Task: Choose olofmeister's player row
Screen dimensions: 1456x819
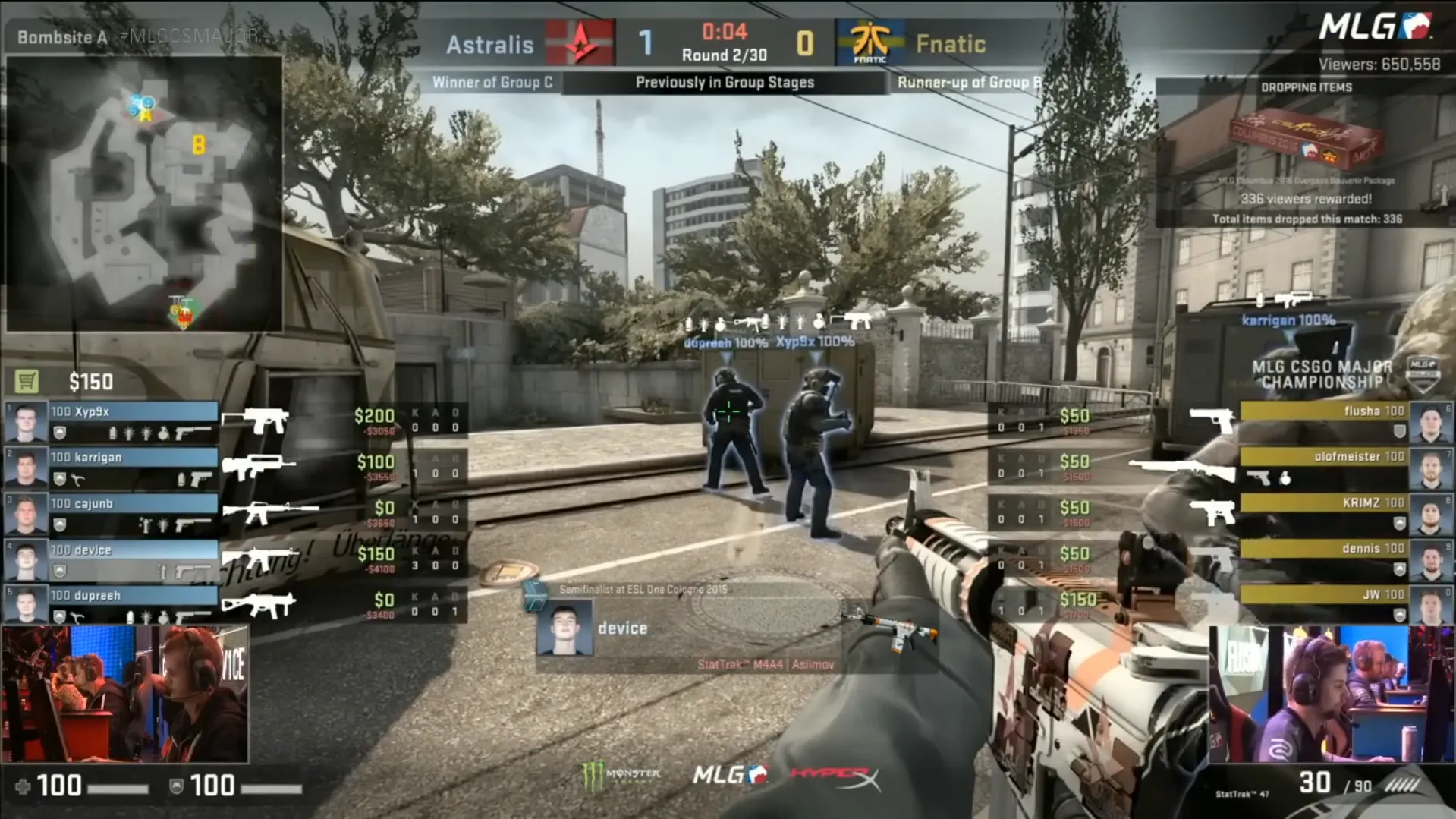Action: [1324, 468]
